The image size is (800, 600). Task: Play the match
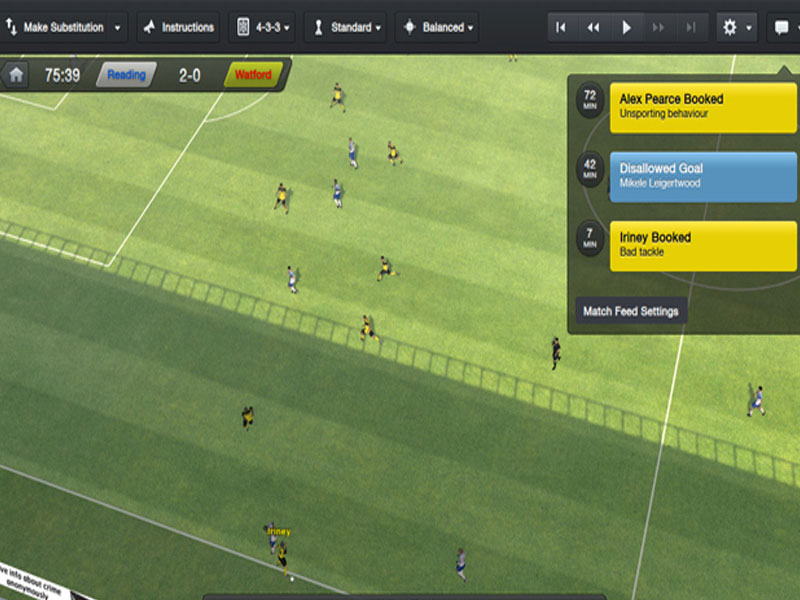pos(626,27)
